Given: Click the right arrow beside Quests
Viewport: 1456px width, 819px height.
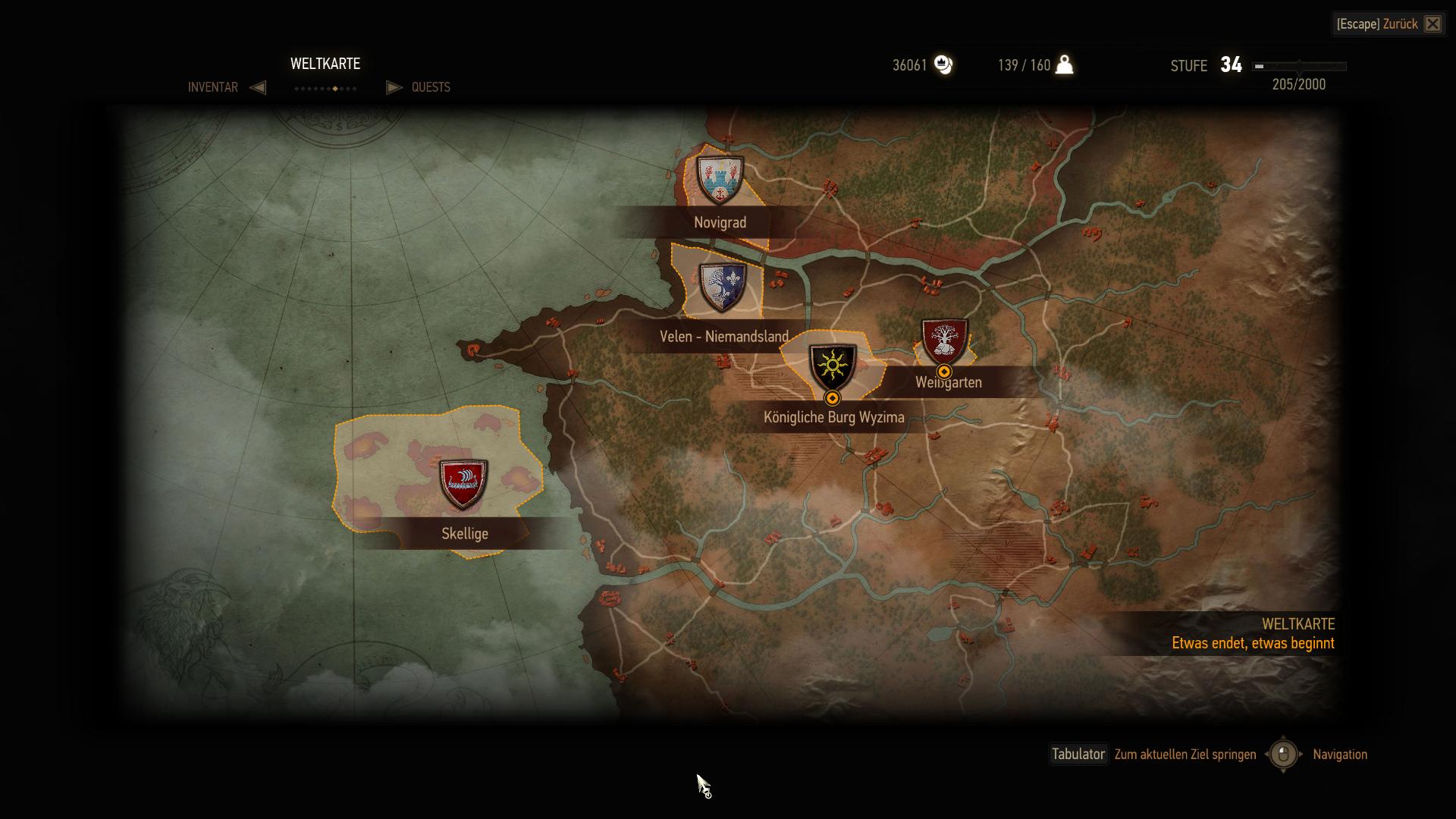Looking at the screenshot, I should pos(394,87).
